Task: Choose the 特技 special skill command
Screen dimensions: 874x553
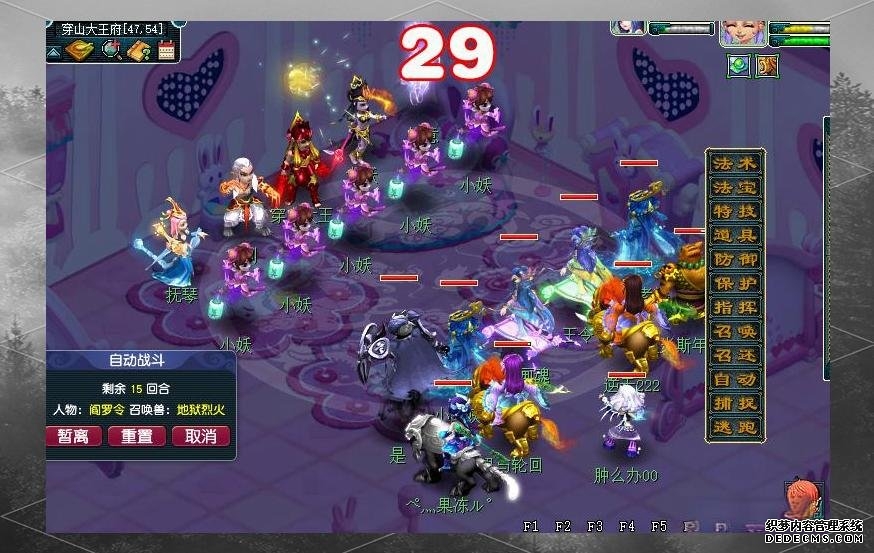Action: coord(735,211)
